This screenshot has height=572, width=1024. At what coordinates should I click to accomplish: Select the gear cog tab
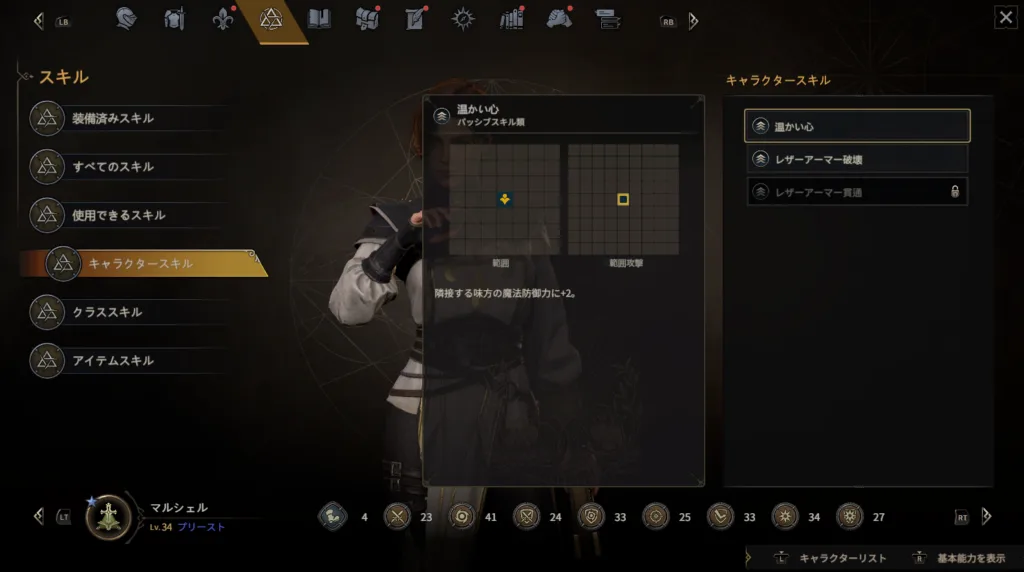pos(463,19)
